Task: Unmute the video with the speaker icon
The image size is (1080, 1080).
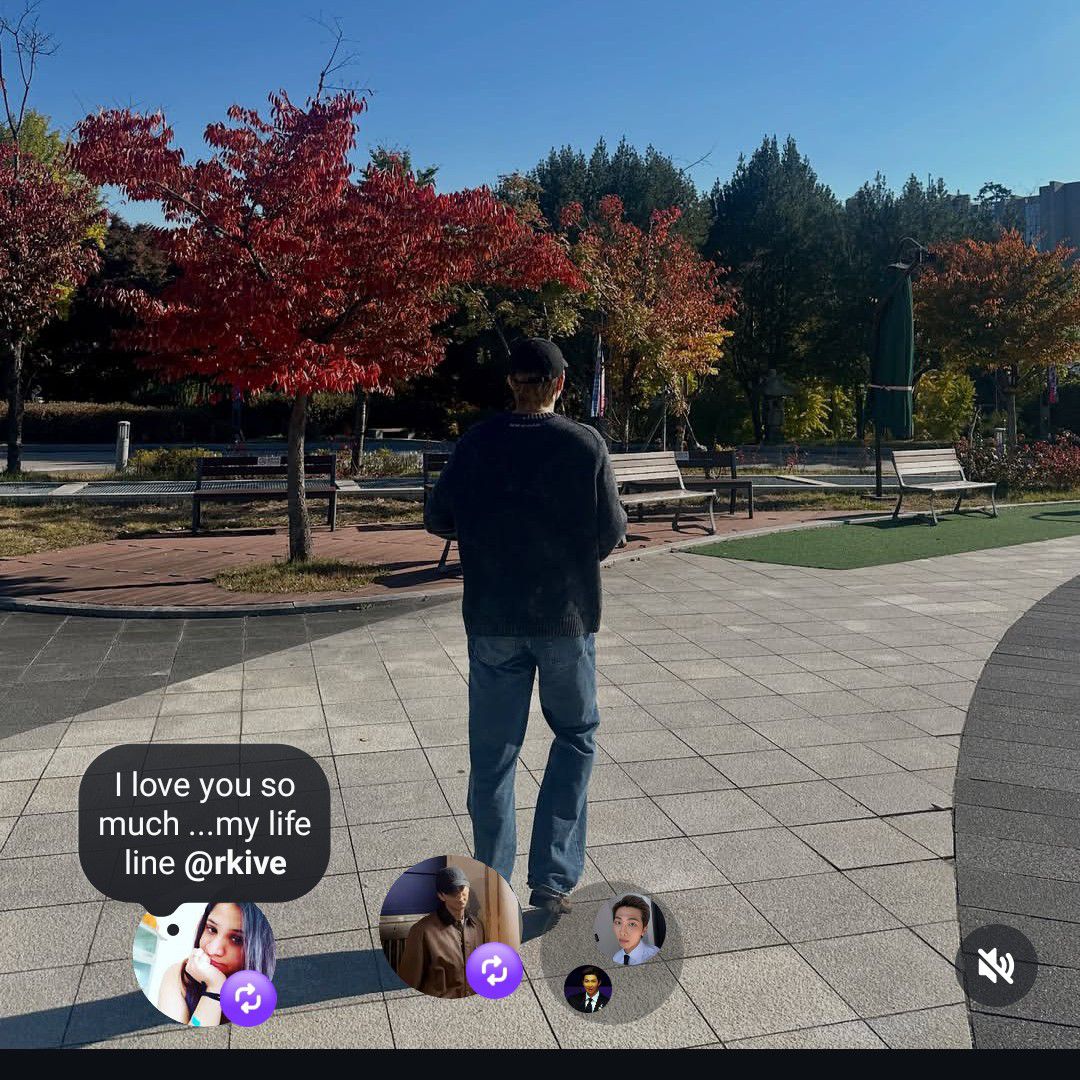Action: [995, 965]
